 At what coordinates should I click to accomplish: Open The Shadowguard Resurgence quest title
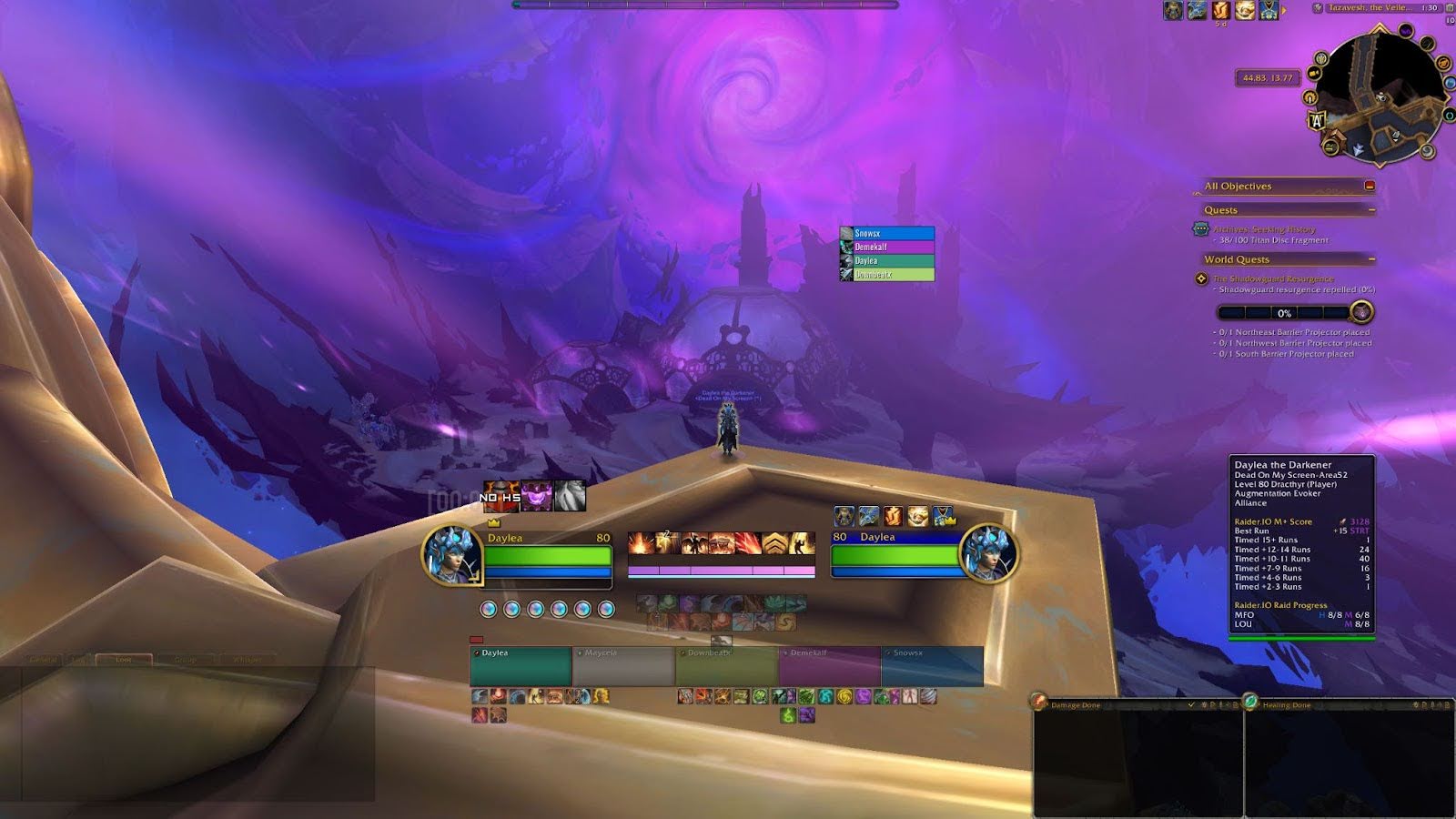coord(1272,278)
